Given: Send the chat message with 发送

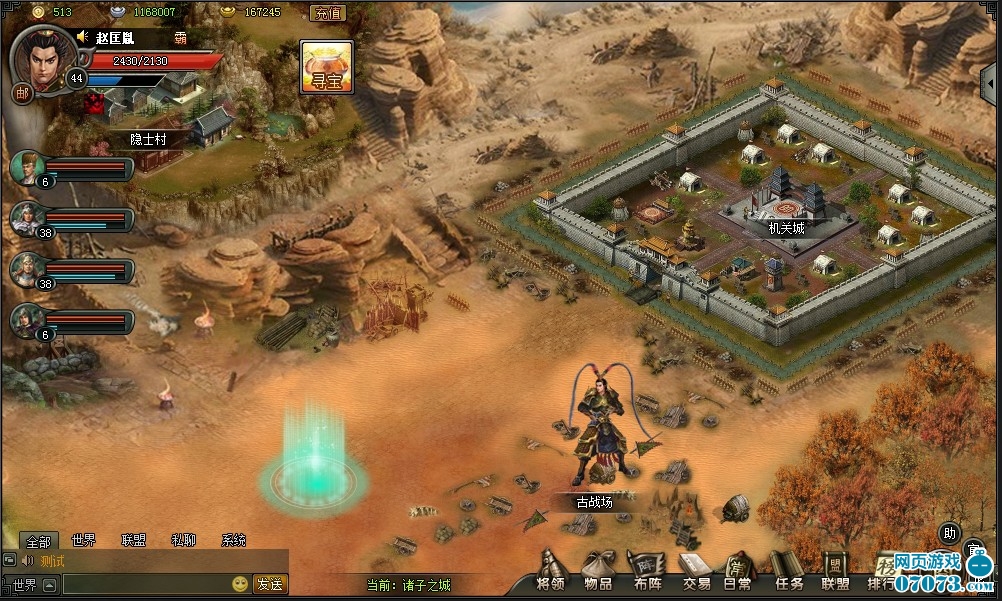Looking at the screenshot, I should 269,584.
